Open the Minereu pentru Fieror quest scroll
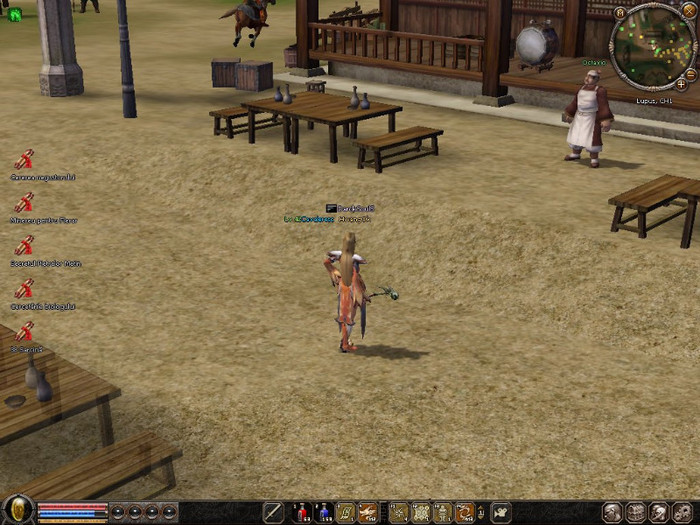 pos(23,203)
